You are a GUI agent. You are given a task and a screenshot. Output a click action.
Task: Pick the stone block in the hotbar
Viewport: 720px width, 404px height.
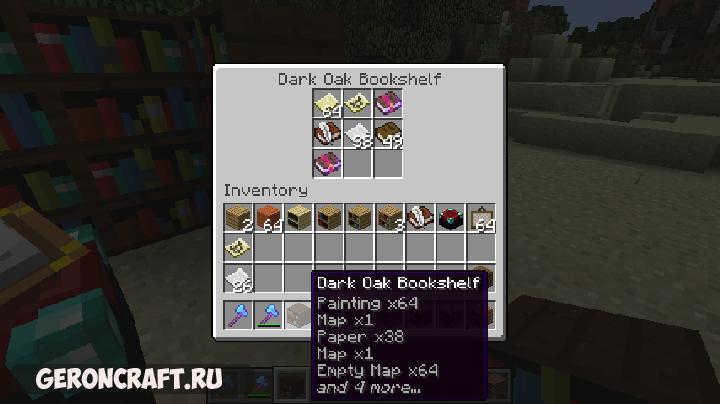coord(298,316)
